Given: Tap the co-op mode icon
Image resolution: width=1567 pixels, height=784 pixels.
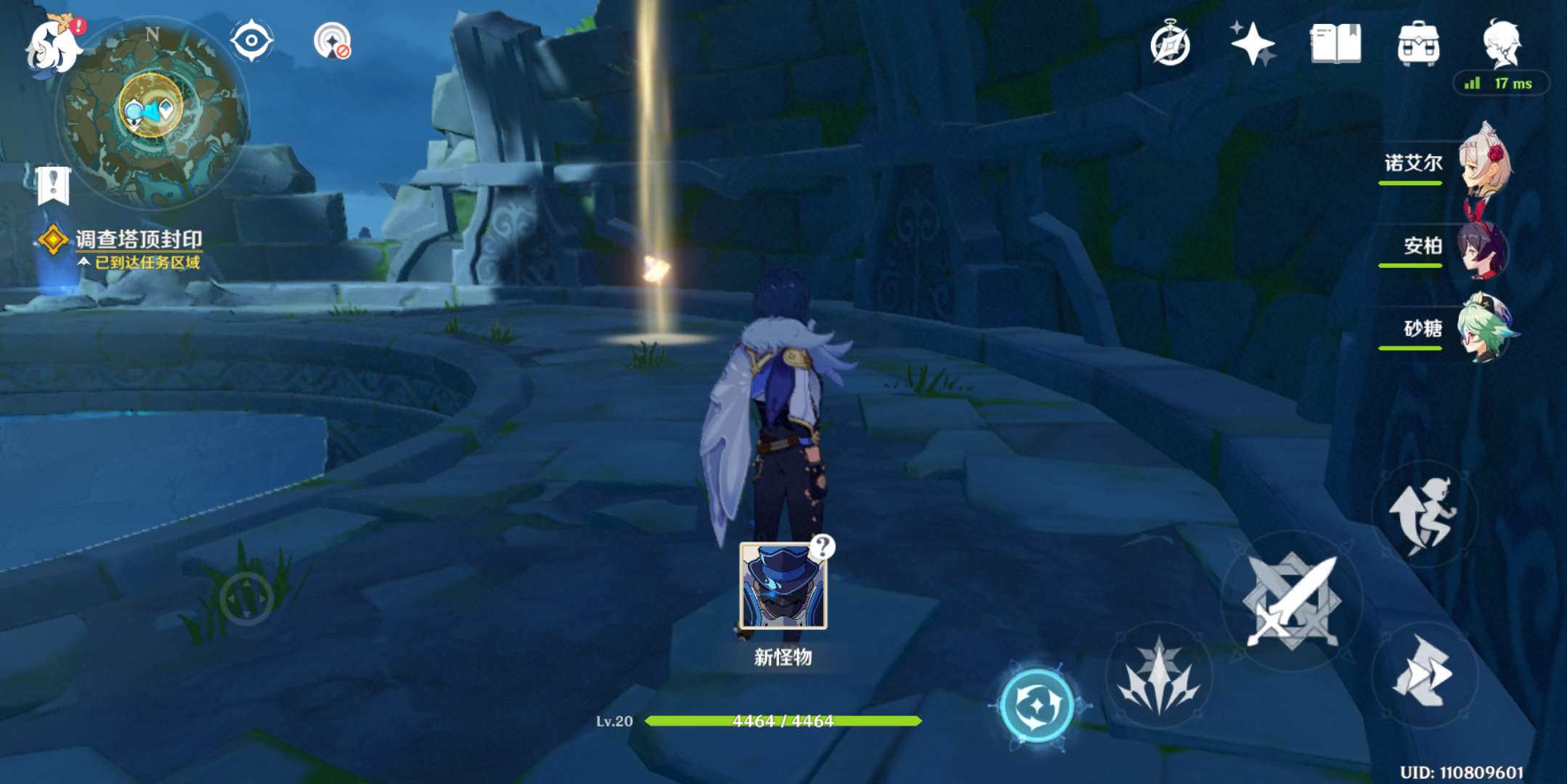Looking at the screenshot, I should tap(333, 41).
